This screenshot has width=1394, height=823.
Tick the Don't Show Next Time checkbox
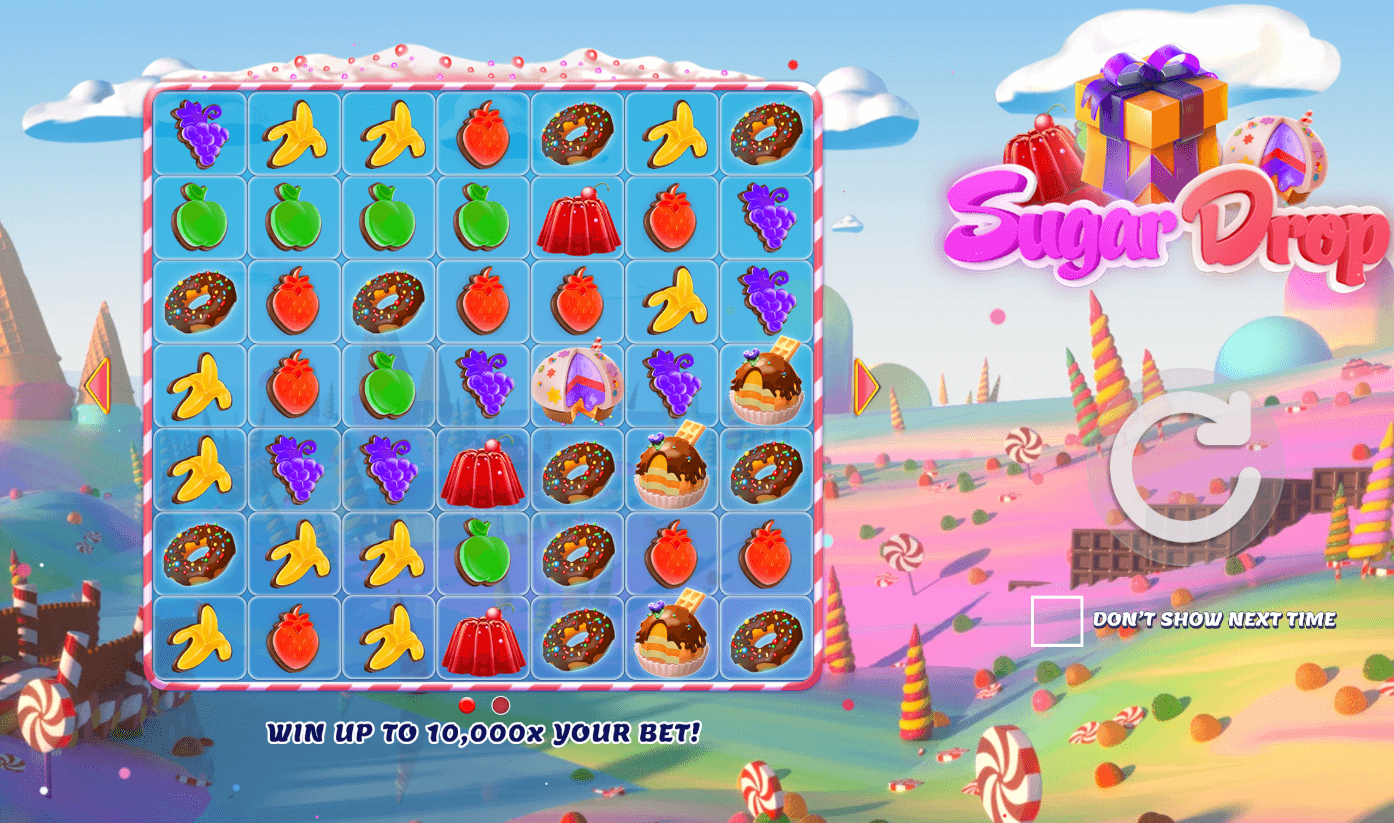coord(1057,621)
